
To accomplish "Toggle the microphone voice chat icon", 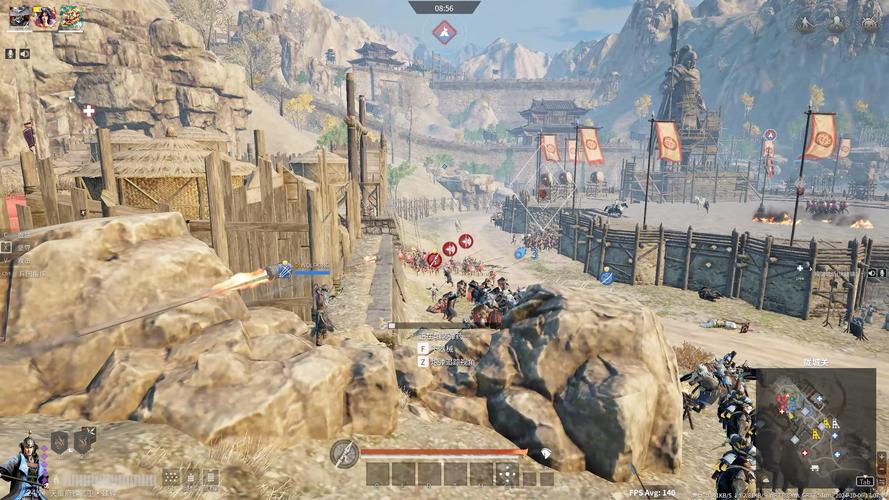I will coord(10,53).
